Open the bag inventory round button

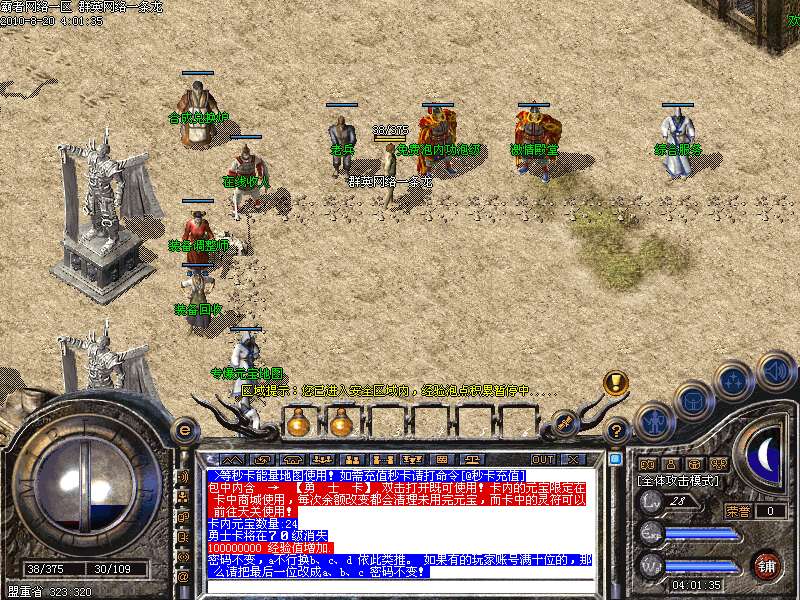[x=694, y=400]
